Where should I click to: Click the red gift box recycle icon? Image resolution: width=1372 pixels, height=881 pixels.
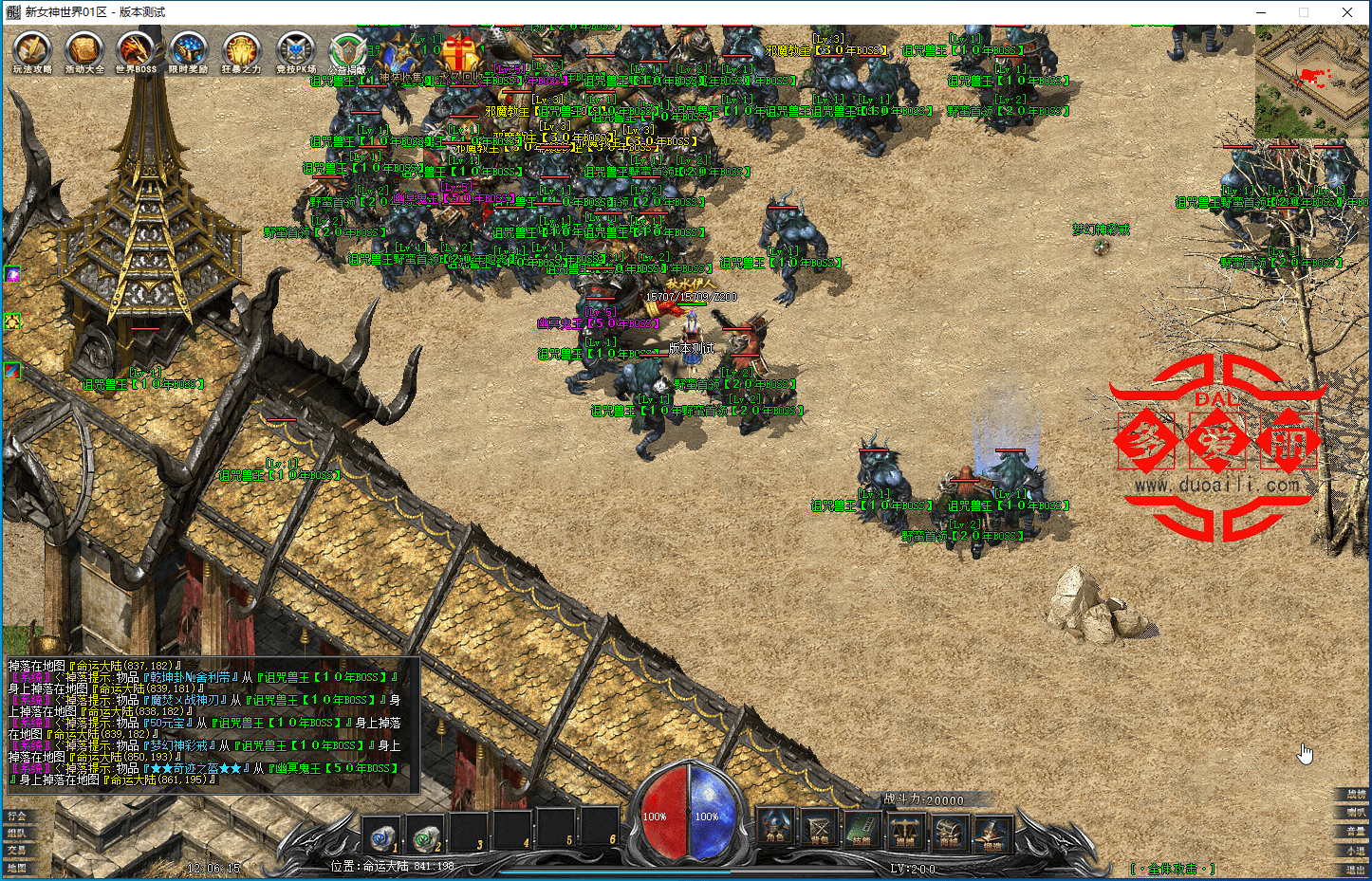click(x=461, y=53)
